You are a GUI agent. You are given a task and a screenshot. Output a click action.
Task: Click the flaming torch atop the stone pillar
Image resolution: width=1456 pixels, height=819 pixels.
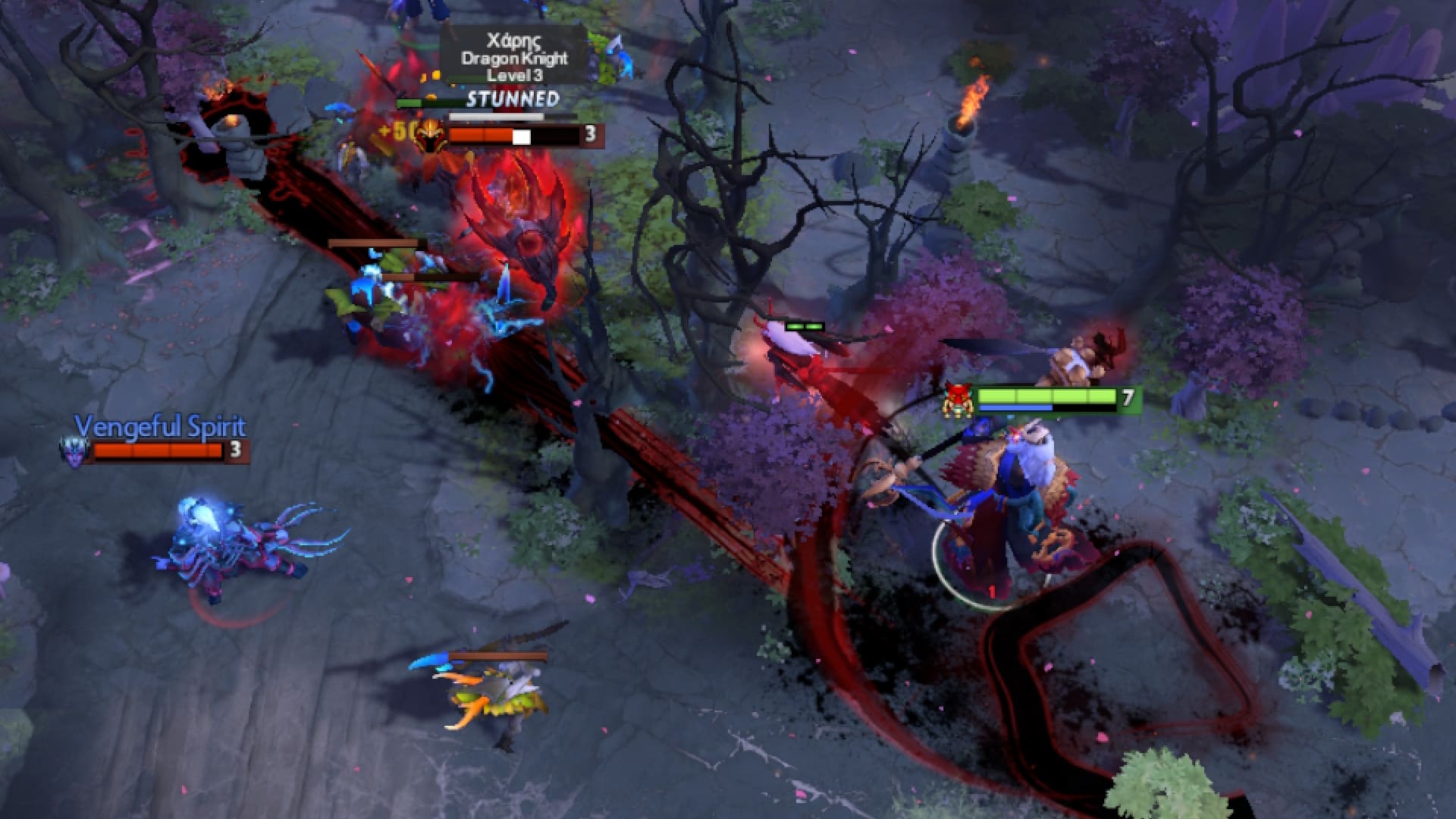[x=973, y=99]
